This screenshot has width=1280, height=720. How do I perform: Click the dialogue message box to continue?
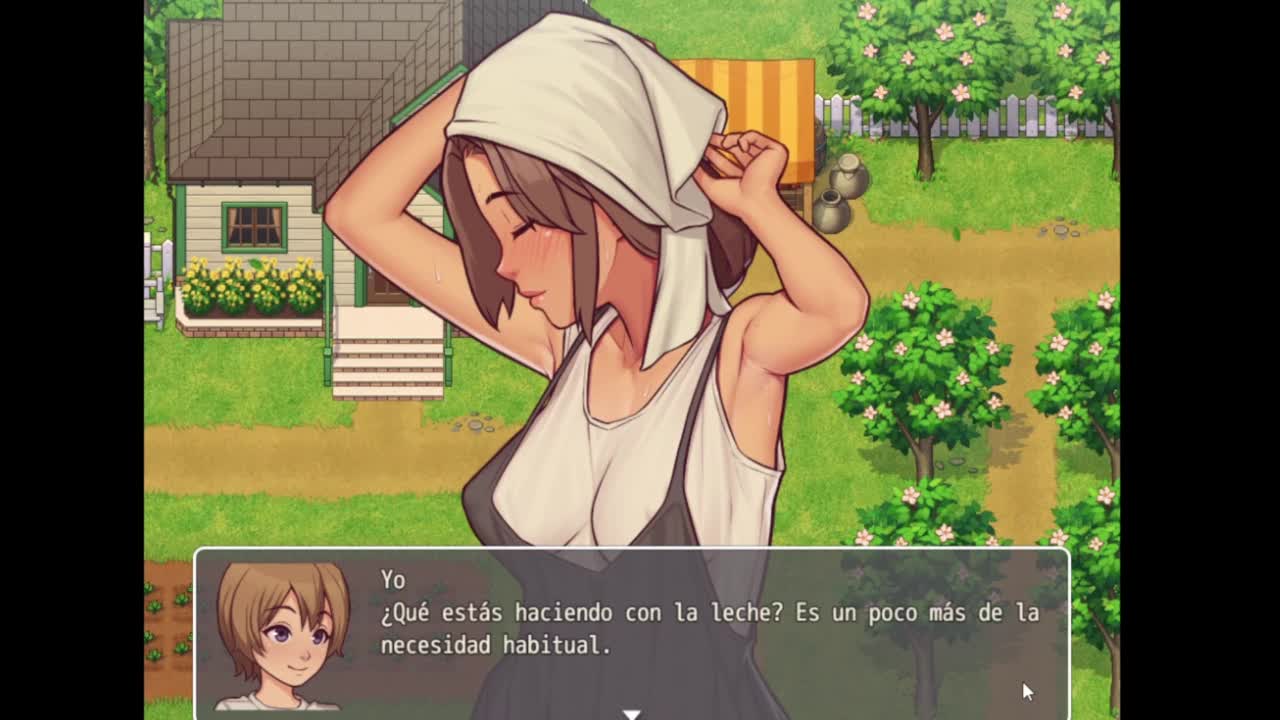(700, 629)
